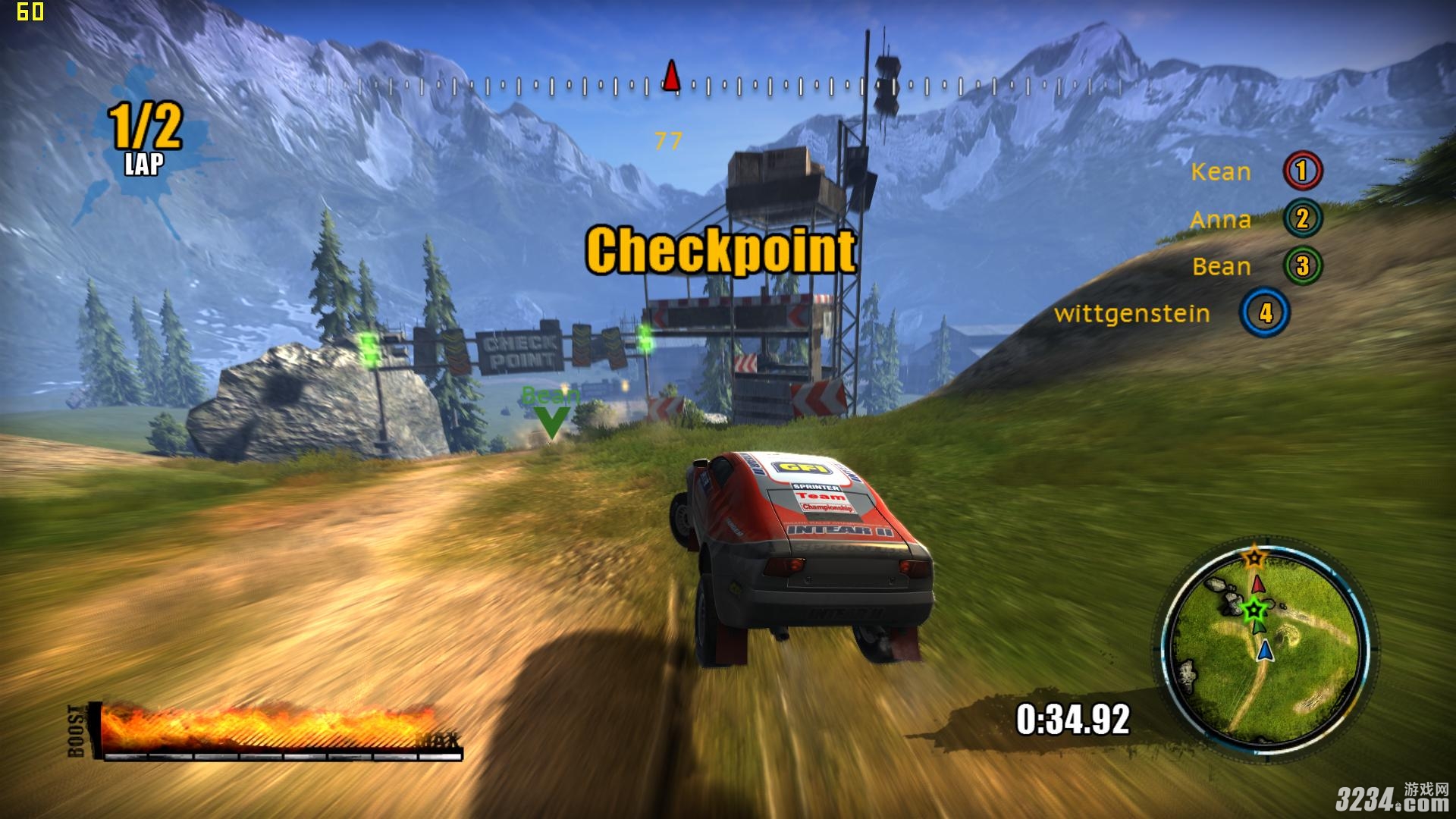This screenshot has width=1456, height=819.
Task: Click the orange star marker on the minimap
Action: point(1254,558)
